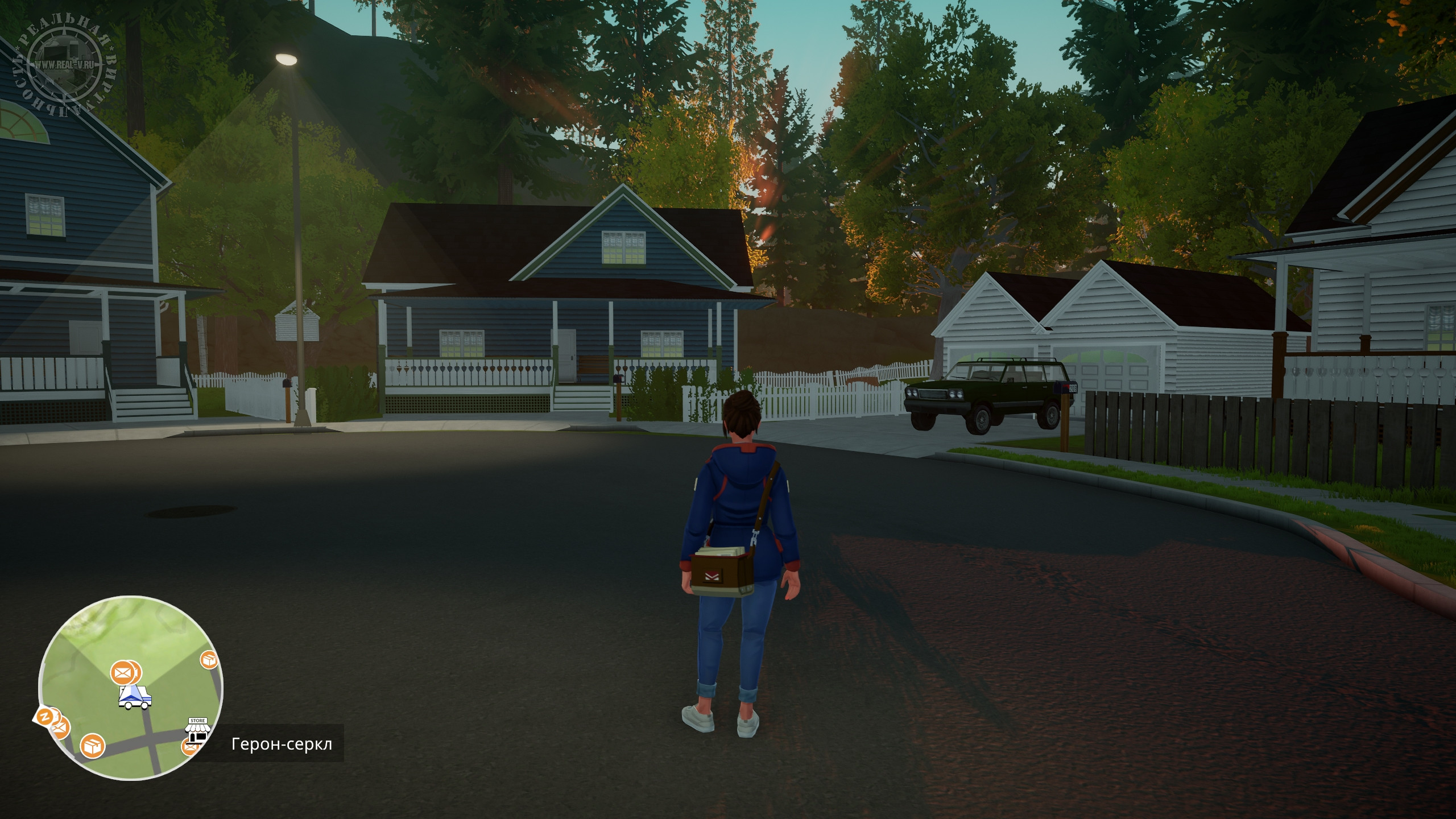Open the circular minimap
1456x819 pixels.
(x=130, y=687)
